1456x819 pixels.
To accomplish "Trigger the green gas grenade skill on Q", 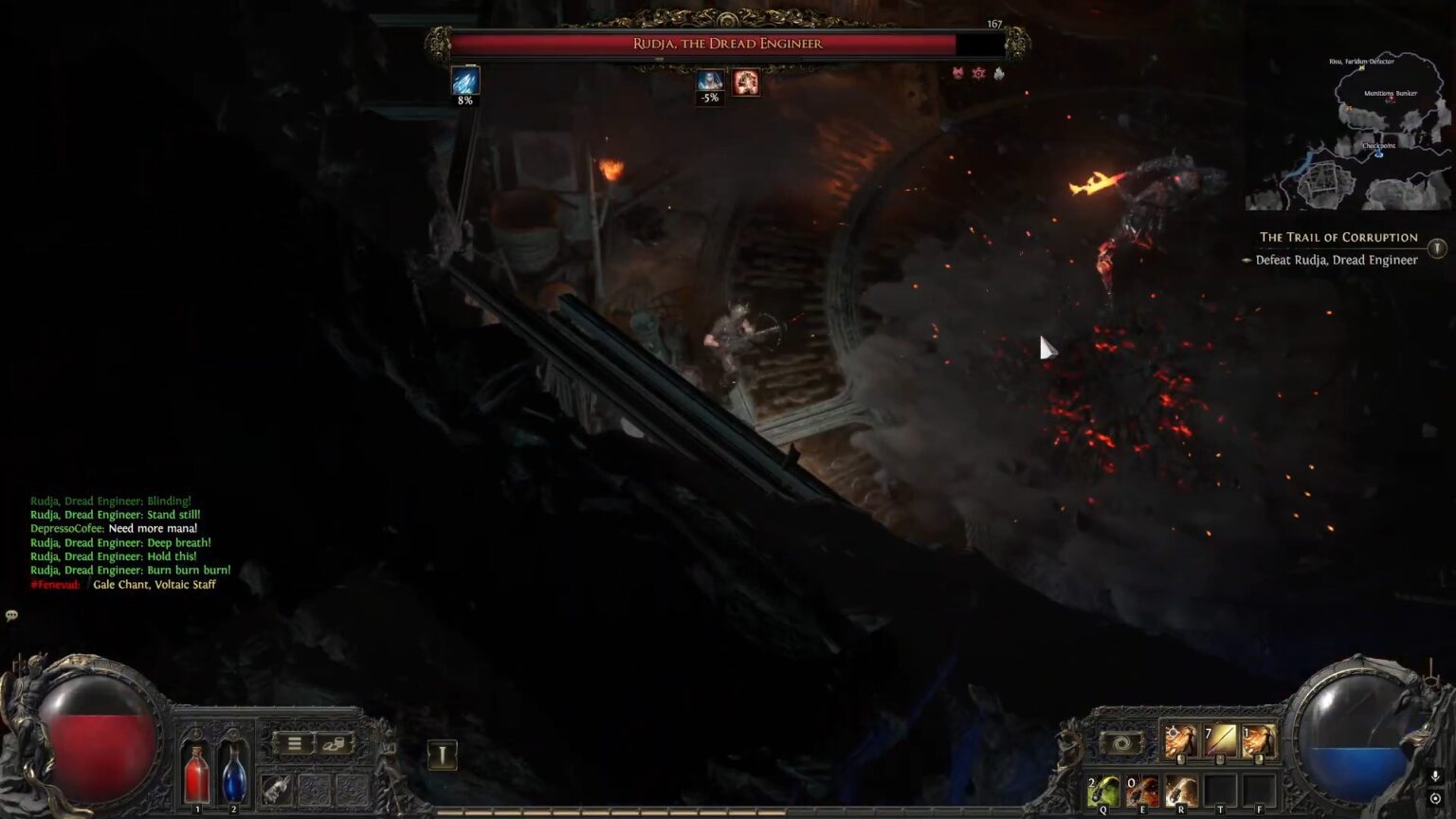I will [x=1104, y=789].
